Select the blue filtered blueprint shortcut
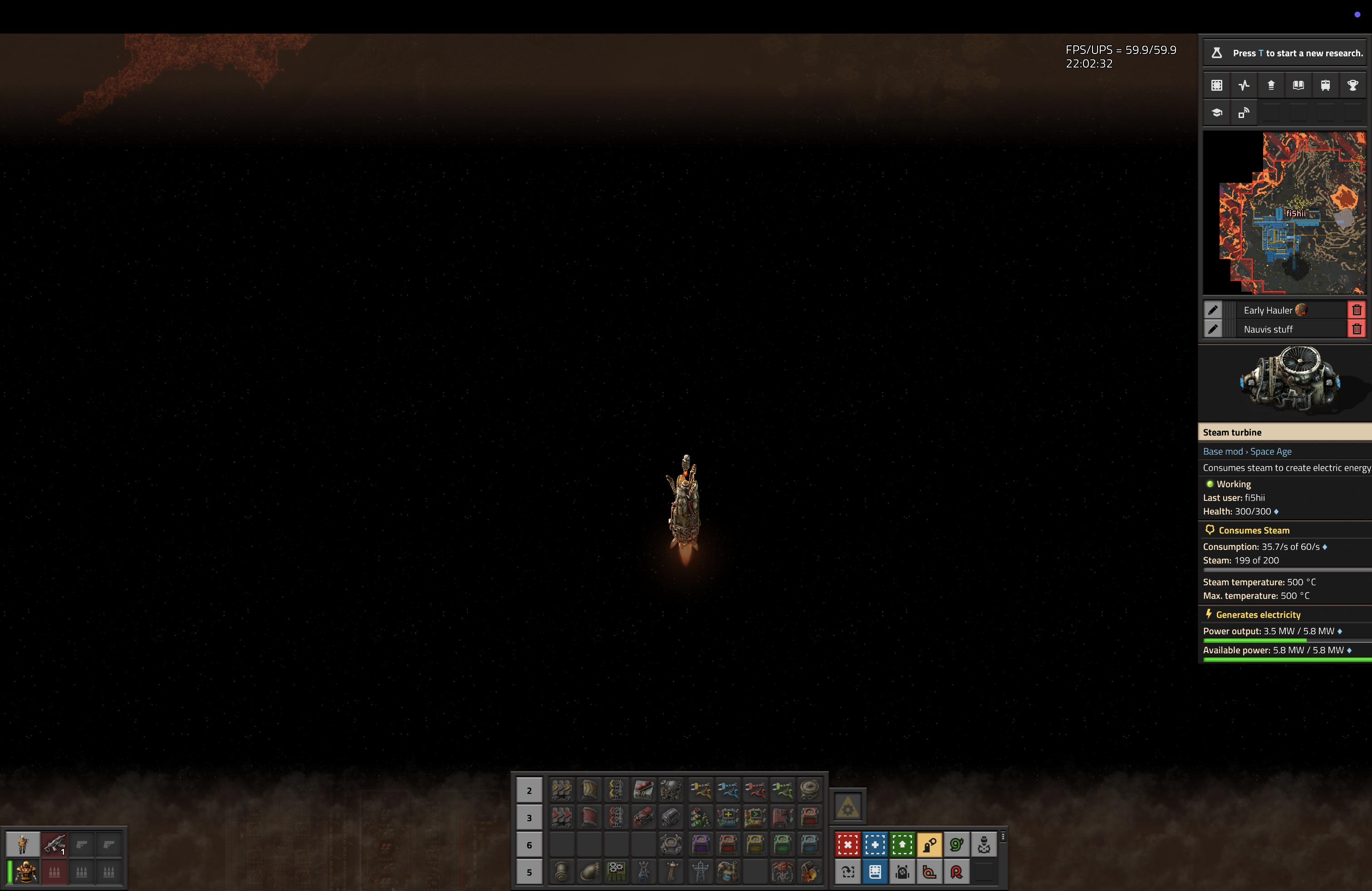The width and height of the screenshot is (1372, 891). point(875,845)
